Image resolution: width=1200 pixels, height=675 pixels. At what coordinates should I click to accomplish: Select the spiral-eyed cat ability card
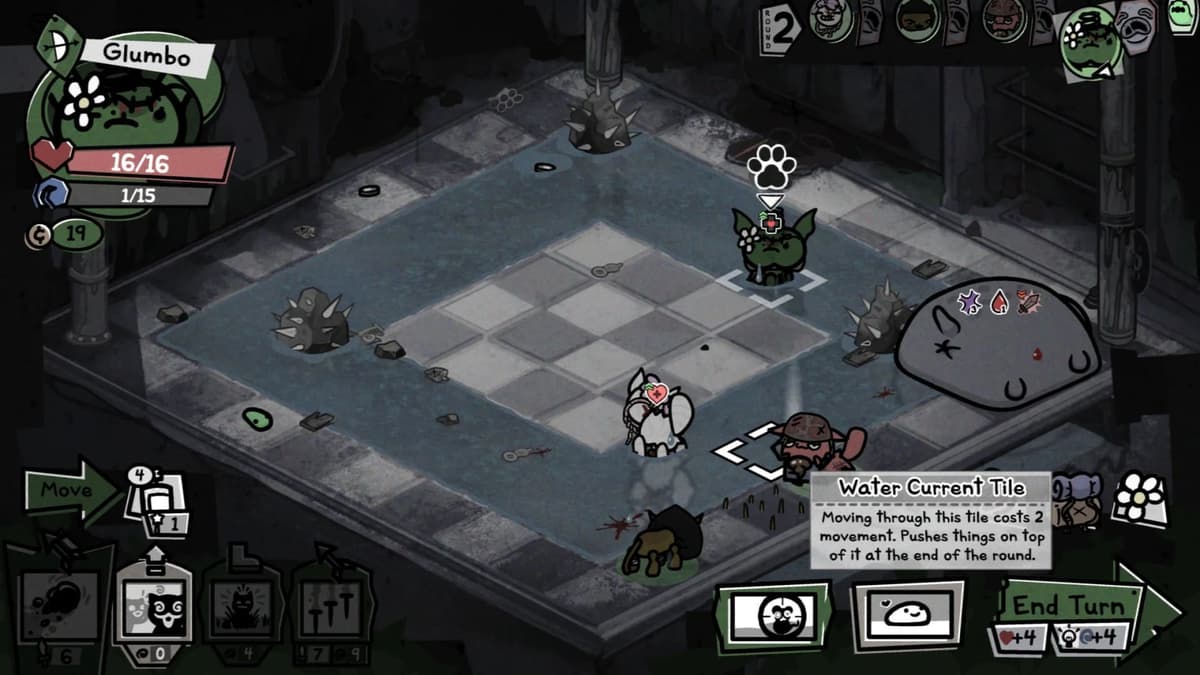pyautogui.click(x=153, y=605)
